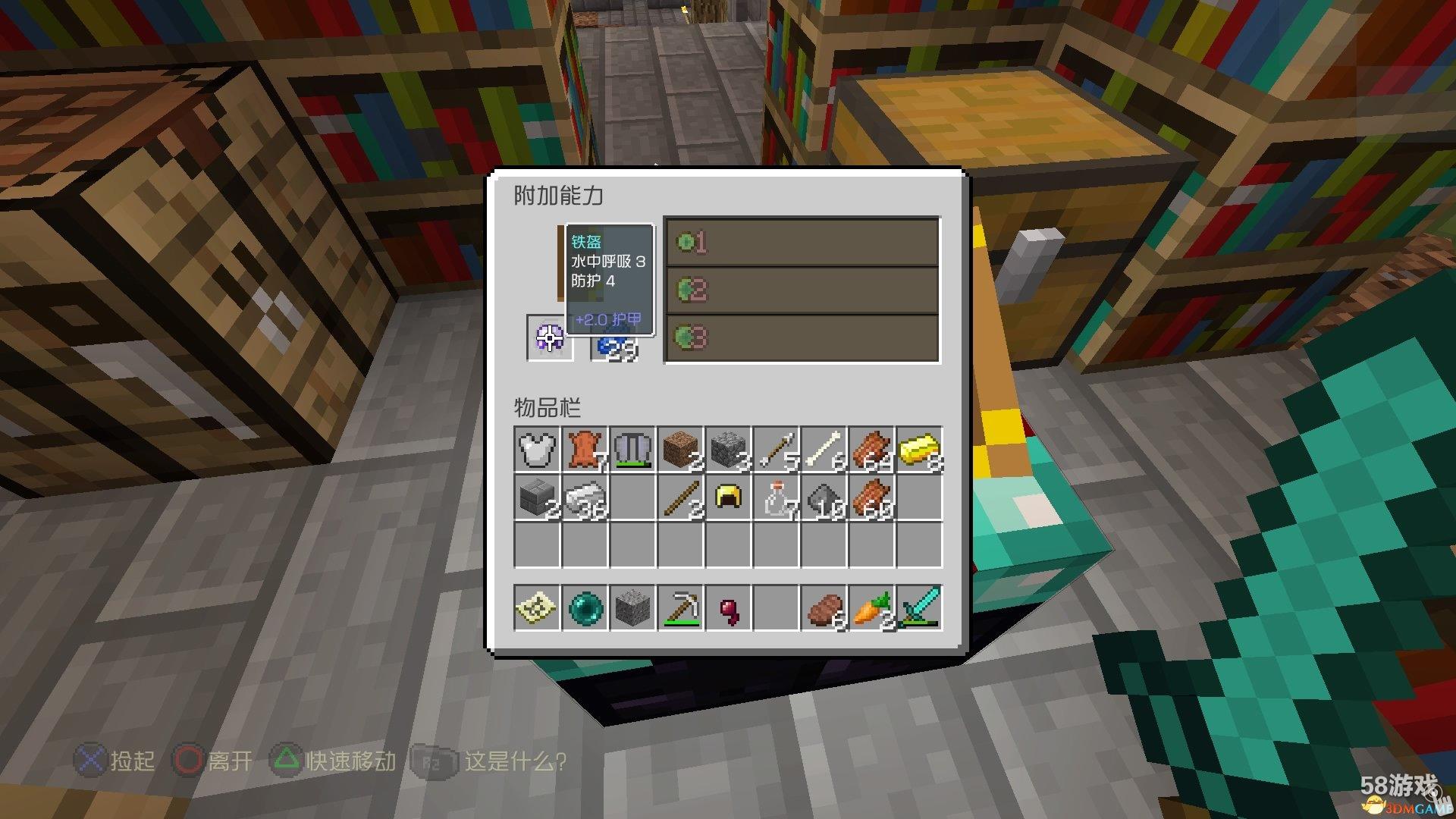This screenshot has width=1456, height=819.
Task: Select the flint stack
Action: pos(824,497)
